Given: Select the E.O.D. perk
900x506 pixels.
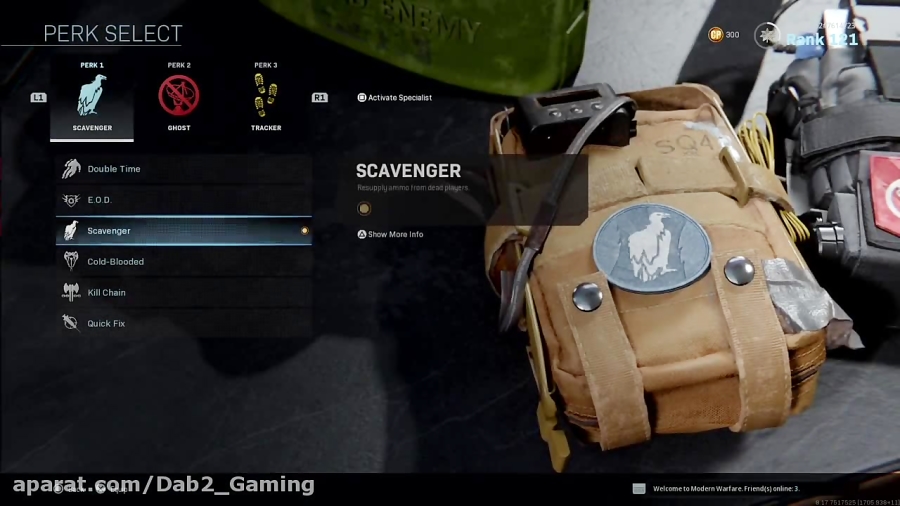Looking at the screenshot, I should click(183, 200).
